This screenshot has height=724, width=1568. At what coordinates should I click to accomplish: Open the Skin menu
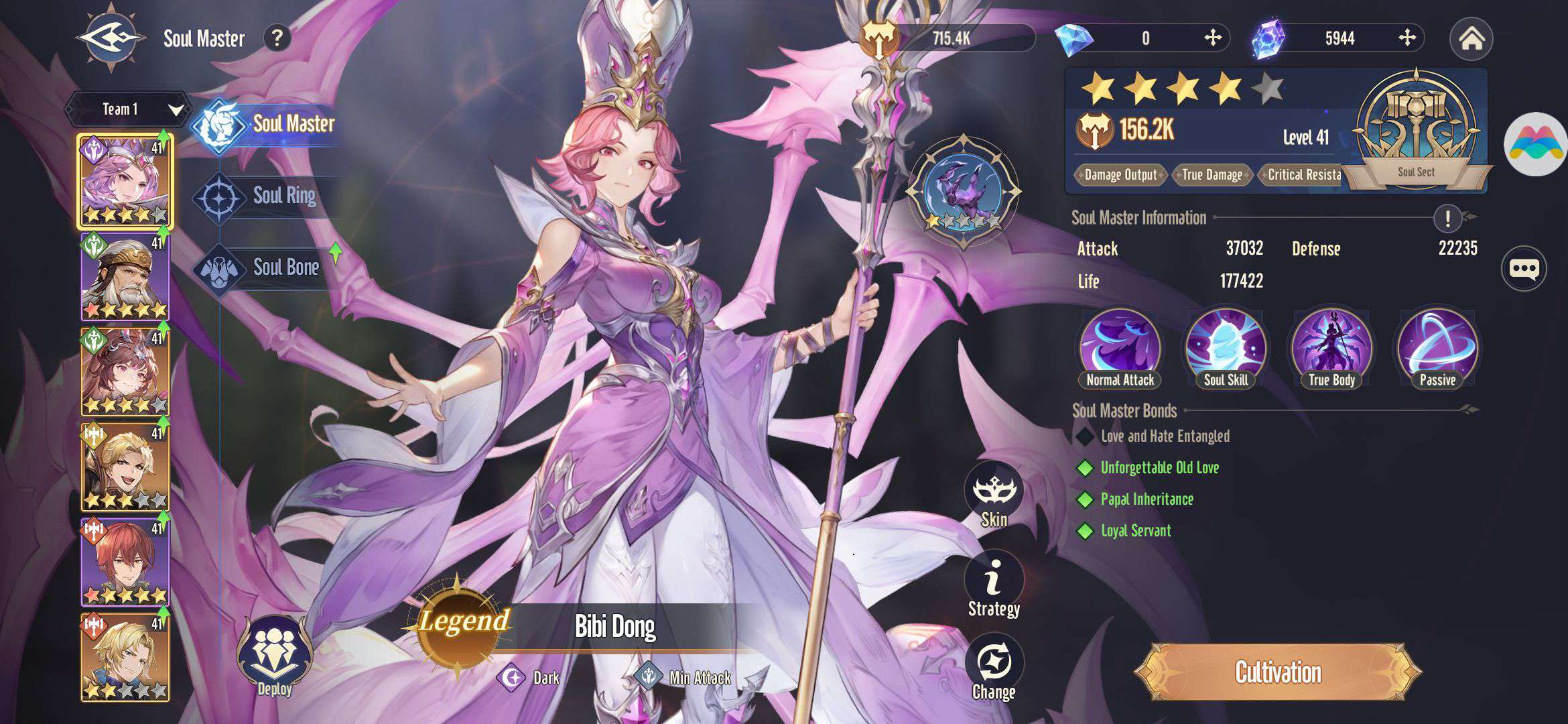pos(994,495)
